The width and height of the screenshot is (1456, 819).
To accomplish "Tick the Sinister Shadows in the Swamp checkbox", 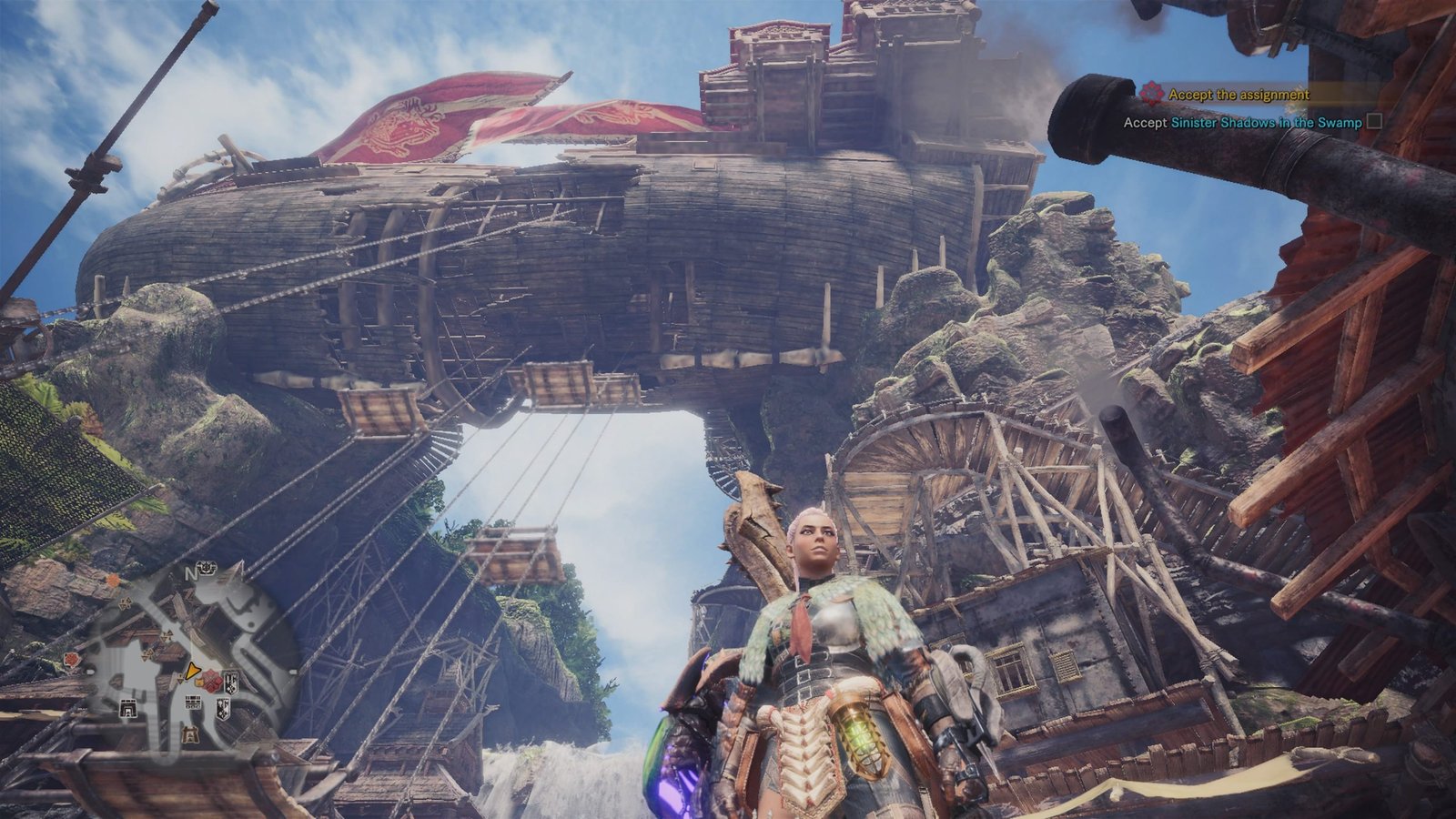I will [1374, 121].
